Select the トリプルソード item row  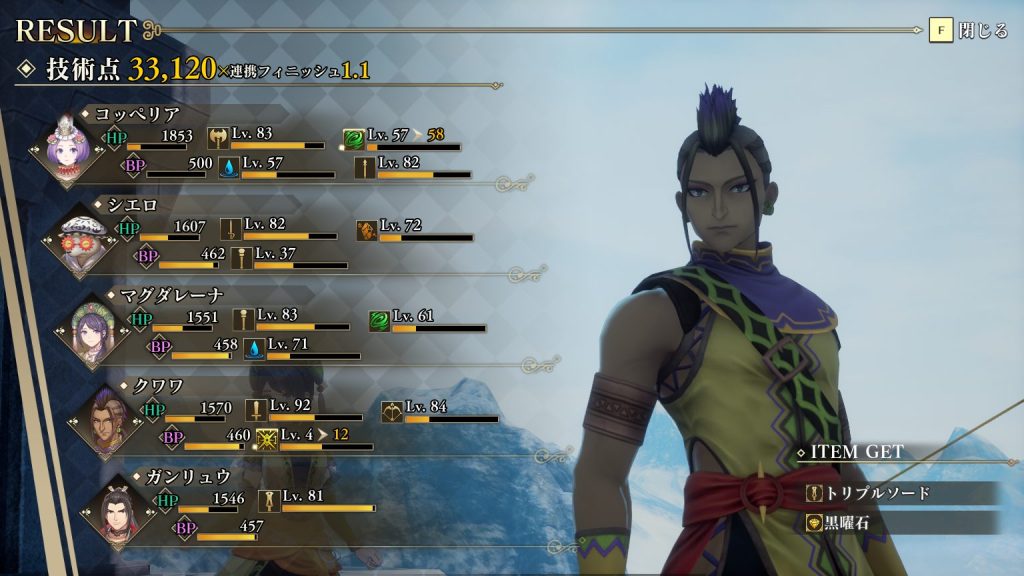900,493
